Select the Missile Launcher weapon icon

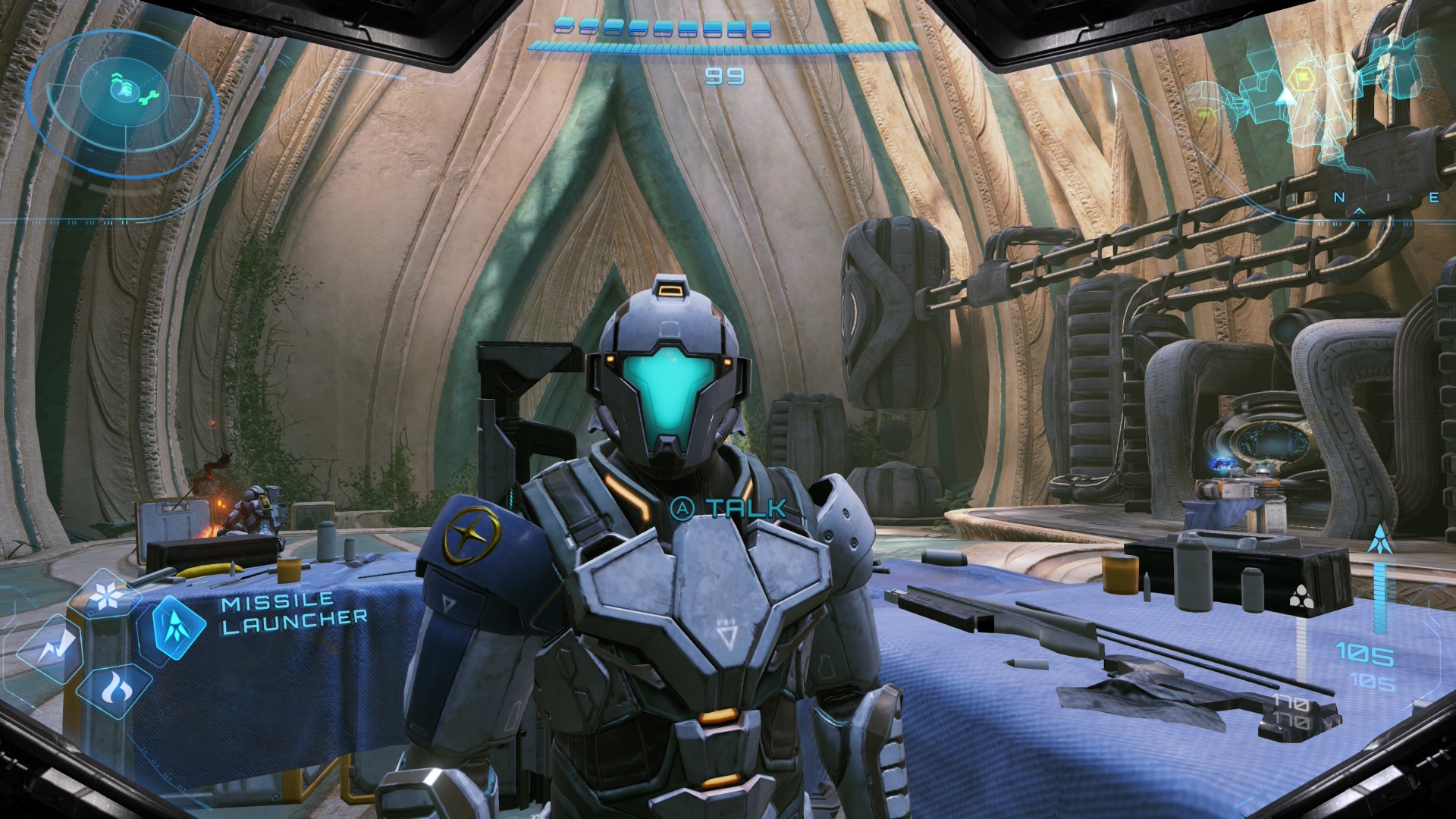(179, 628)
